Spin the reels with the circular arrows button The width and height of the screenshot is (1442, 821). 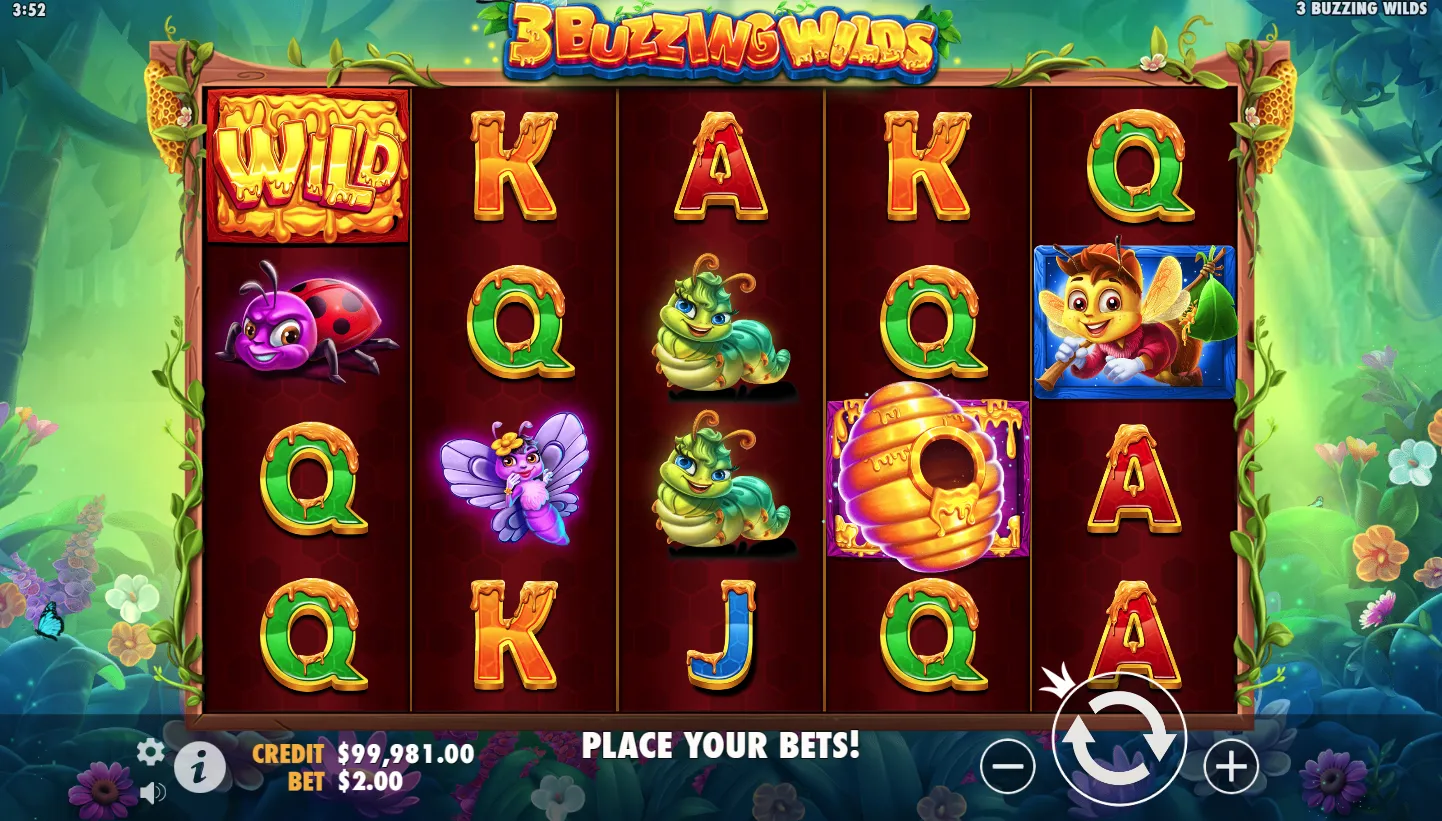coord(1118,740)
